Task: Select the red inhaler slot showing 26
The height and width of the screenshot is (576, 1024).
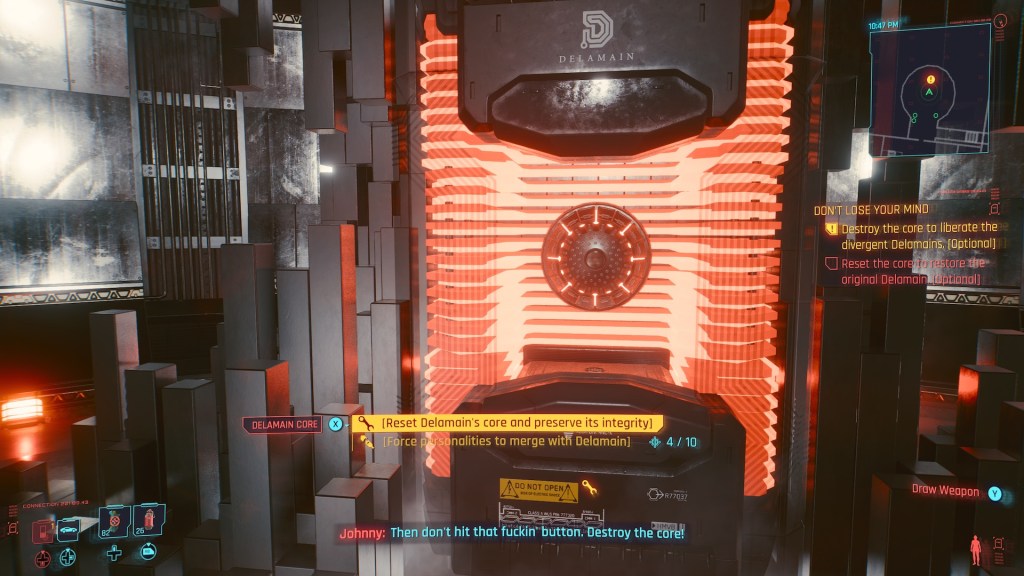Action: coord(148,520)
